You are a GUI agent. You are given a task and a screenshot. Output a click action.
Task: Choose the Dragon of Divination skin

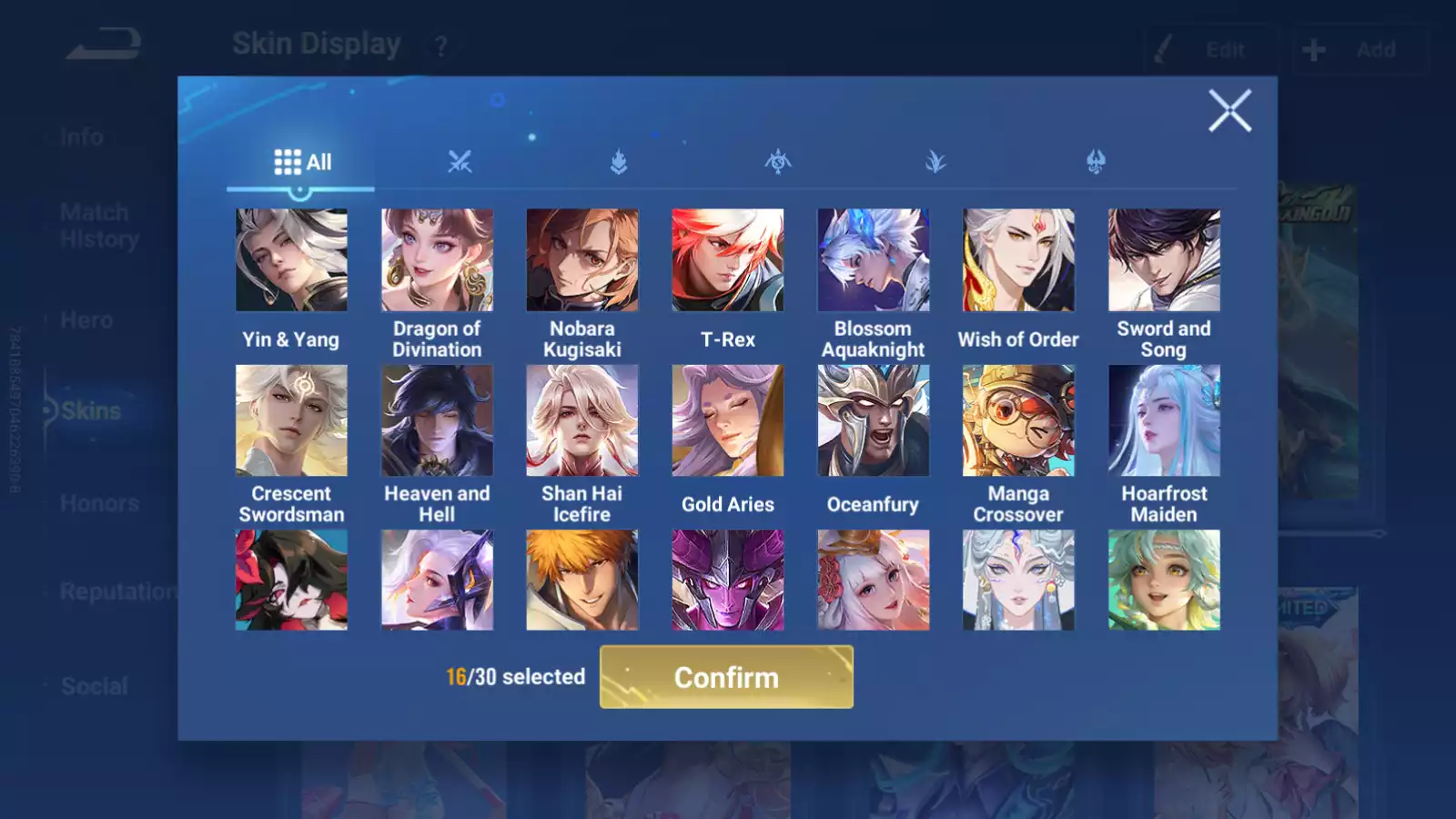click(x=437, y=260)
